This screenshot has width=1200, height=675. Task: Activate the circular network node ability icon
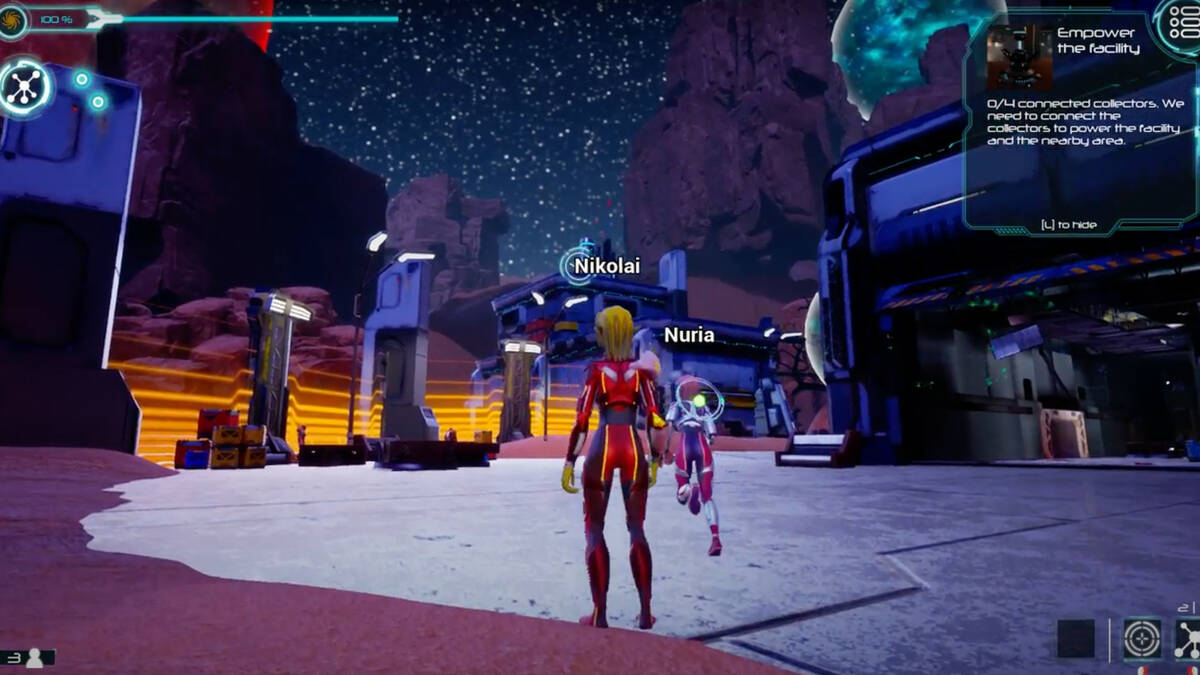point(24,86)
